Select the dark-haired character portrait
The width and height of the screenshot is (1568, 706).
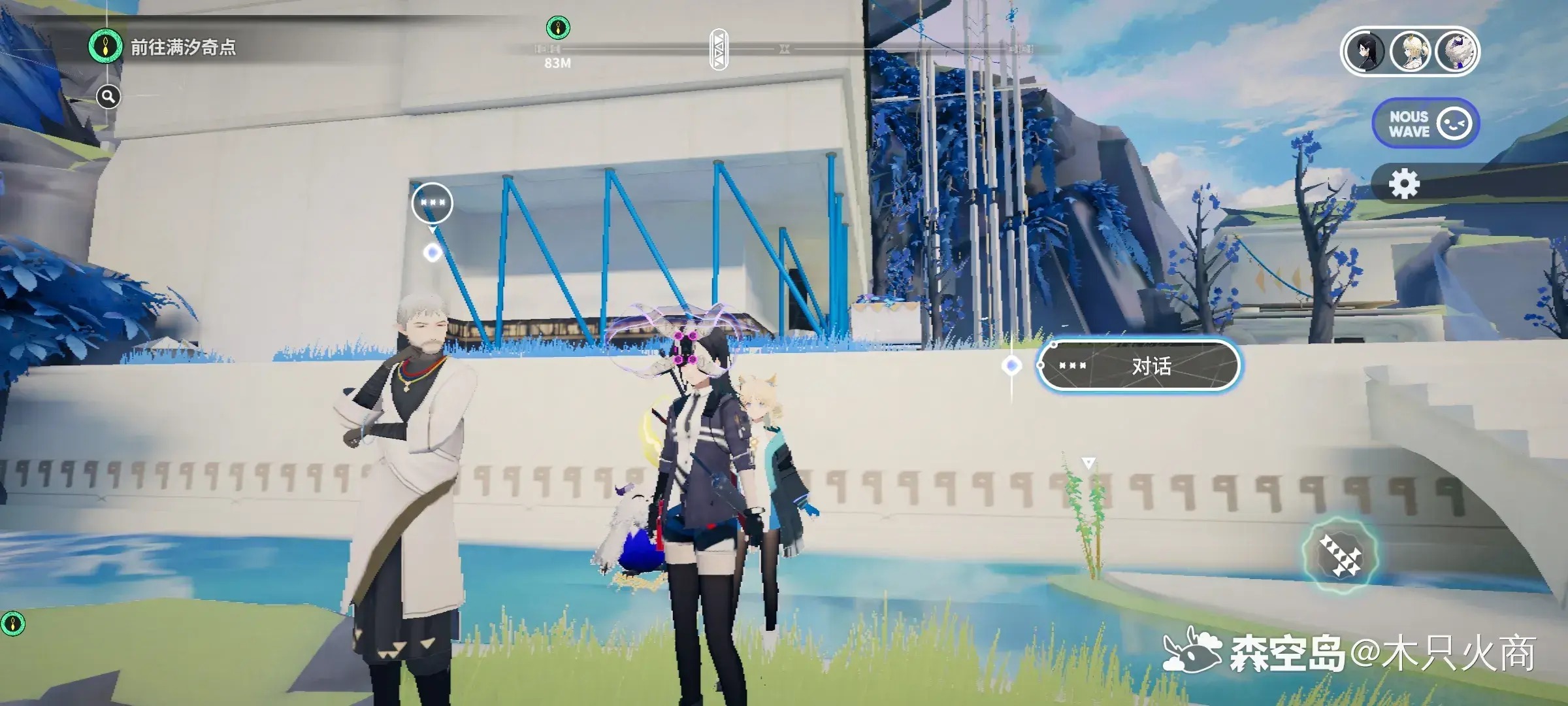(x=1365, y=52)
